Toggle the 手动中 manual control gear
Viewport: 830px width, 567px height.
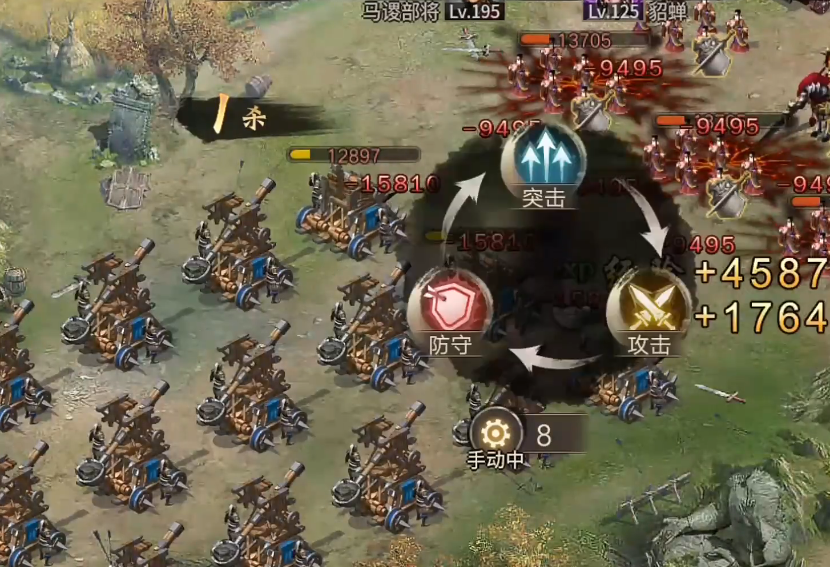coord(495,435)
